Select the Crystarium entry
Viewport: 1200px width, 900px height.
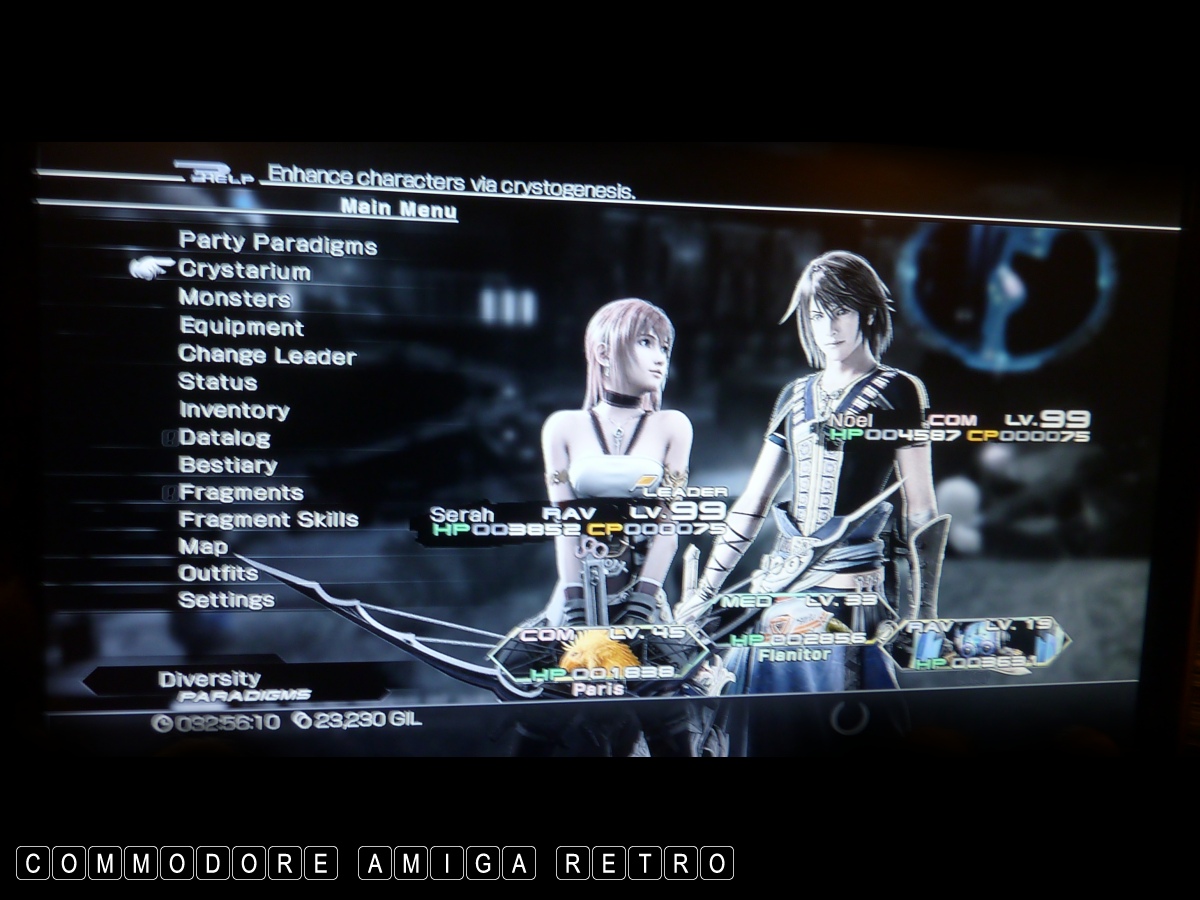pyautogui.click(x=244, y=271)
